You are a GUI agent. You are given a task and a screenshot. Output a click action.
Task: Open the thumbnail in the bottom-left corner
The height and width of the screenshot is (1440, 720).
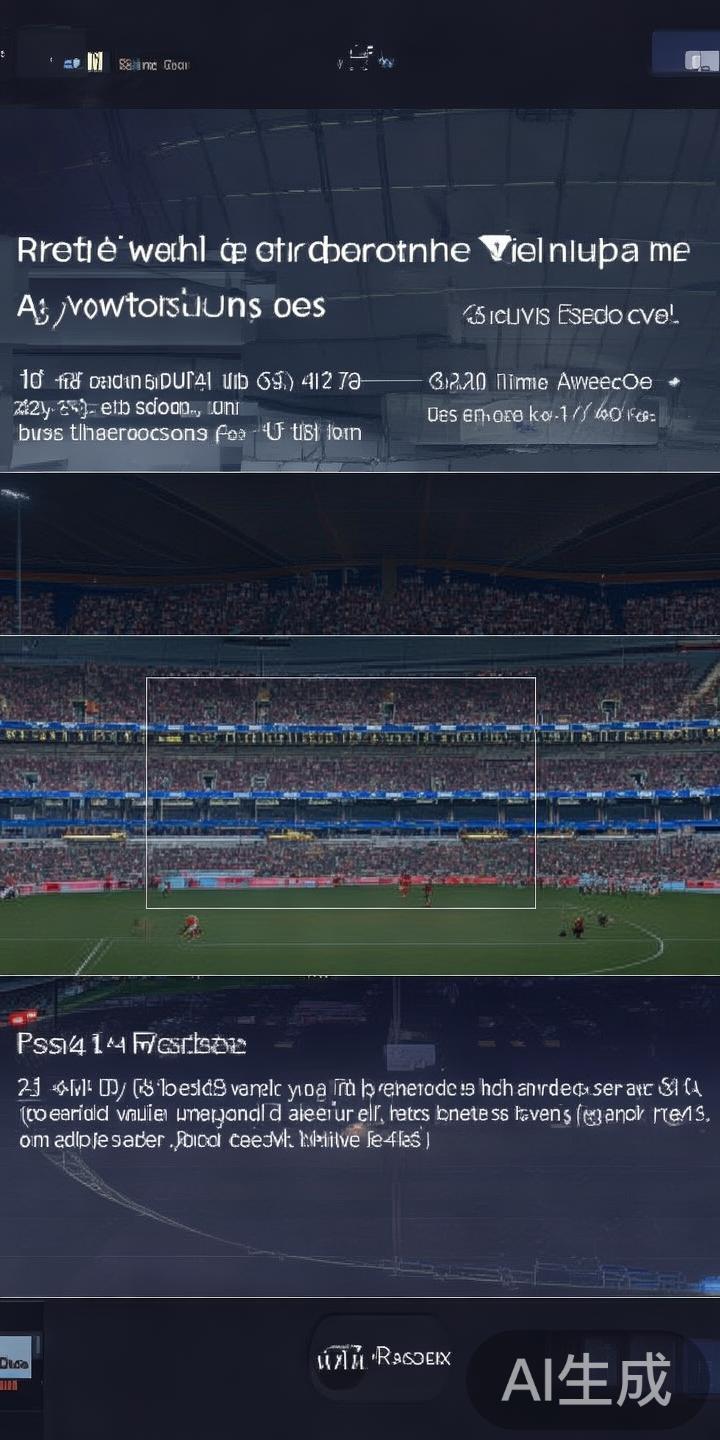click(x=17, y=1362)
